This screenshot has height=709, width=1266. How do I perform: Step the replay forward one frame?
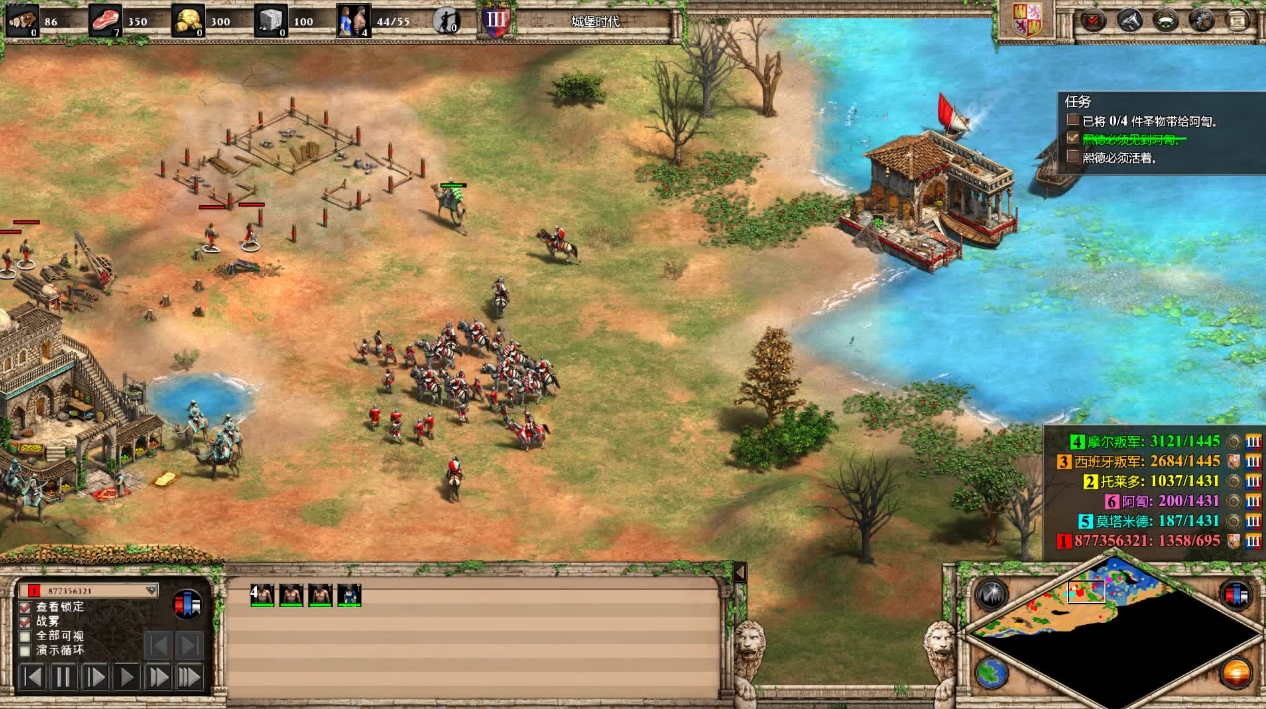point(95,677)
